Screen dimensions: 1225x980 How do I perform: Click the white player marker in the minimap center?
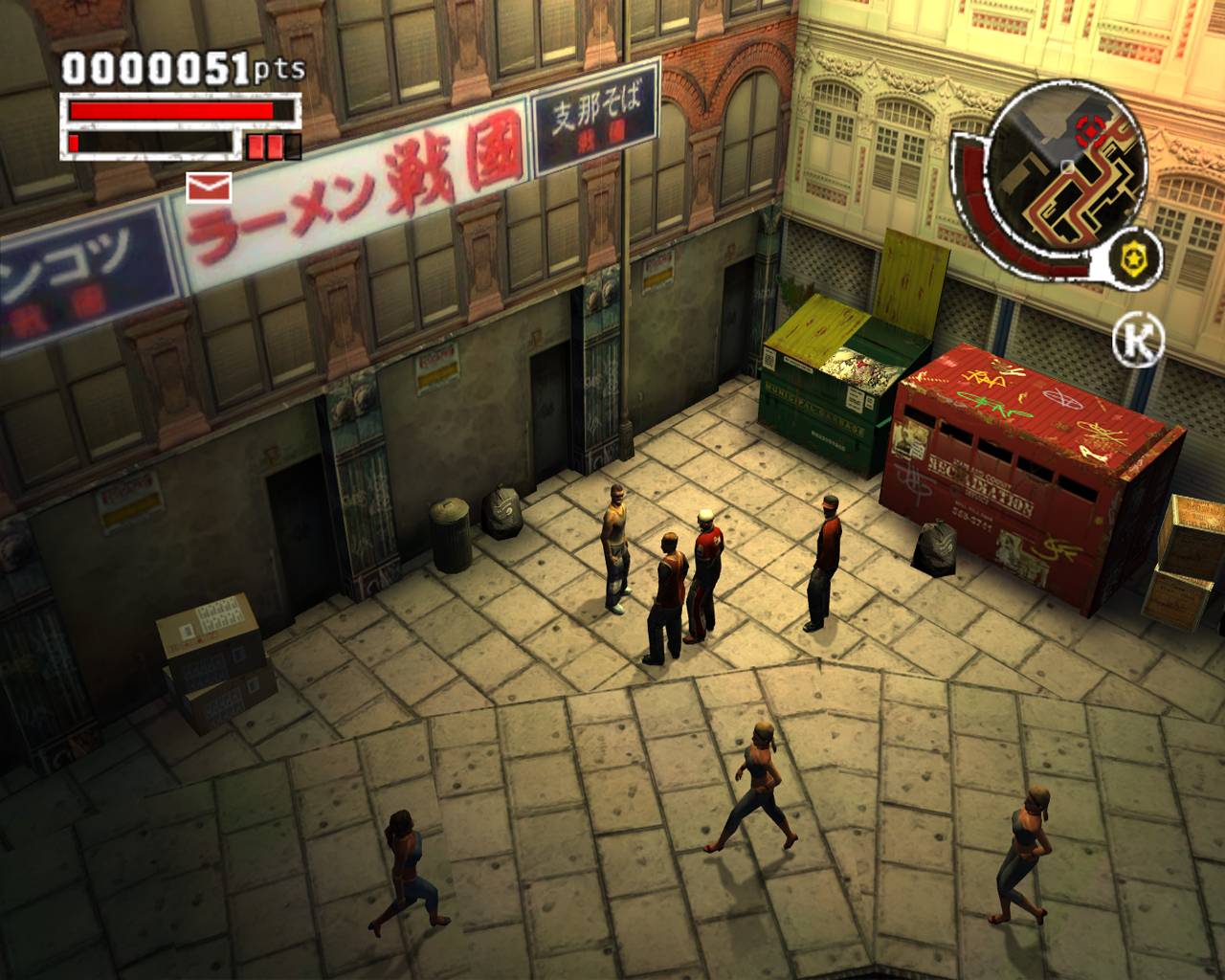point(1066,167)
